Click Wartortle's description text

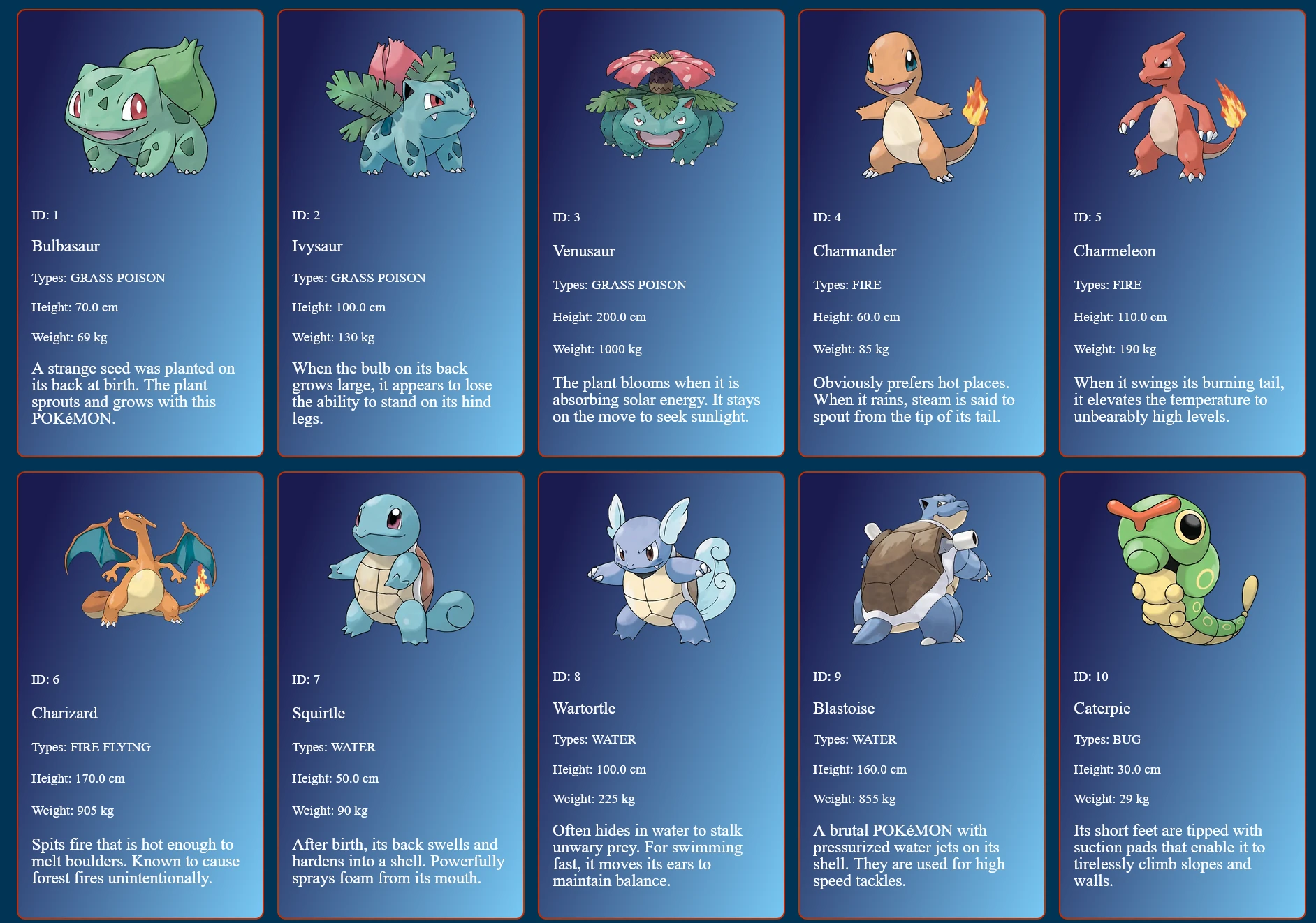tap(646, 855)
